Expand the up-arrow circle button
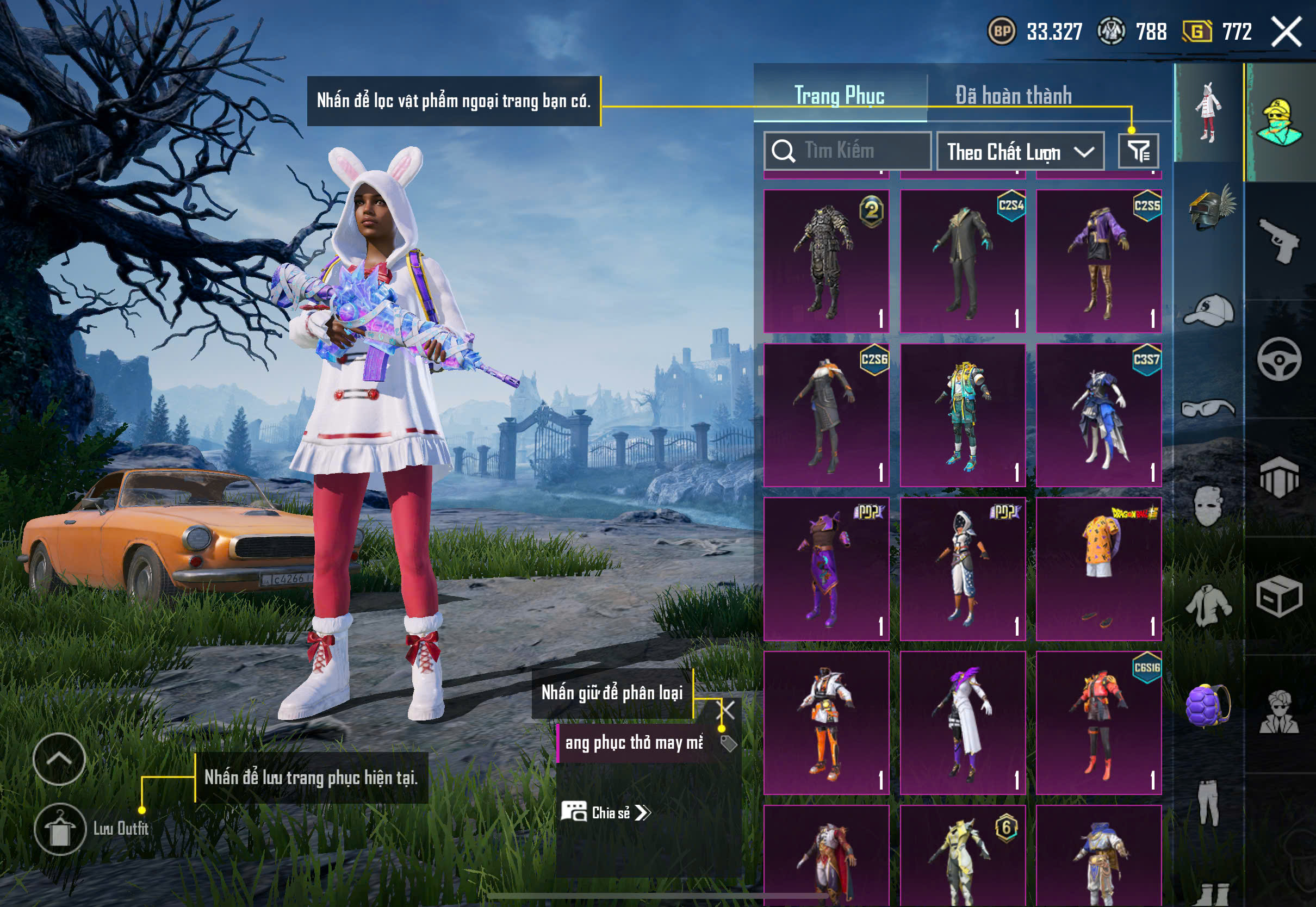Screen dimensions: 1316x907 (59, 759)
